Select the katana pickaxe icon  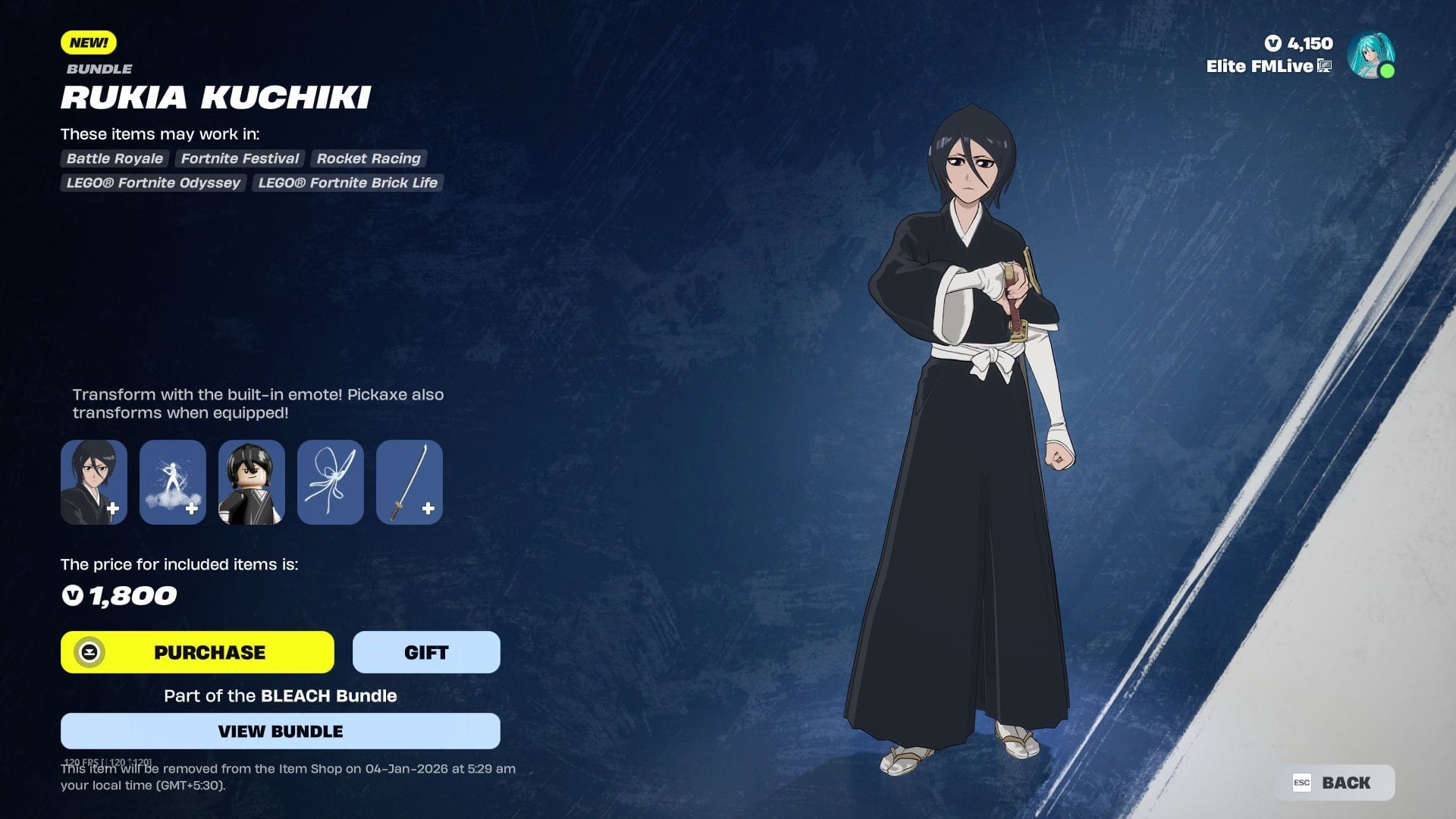pos(409,482)
